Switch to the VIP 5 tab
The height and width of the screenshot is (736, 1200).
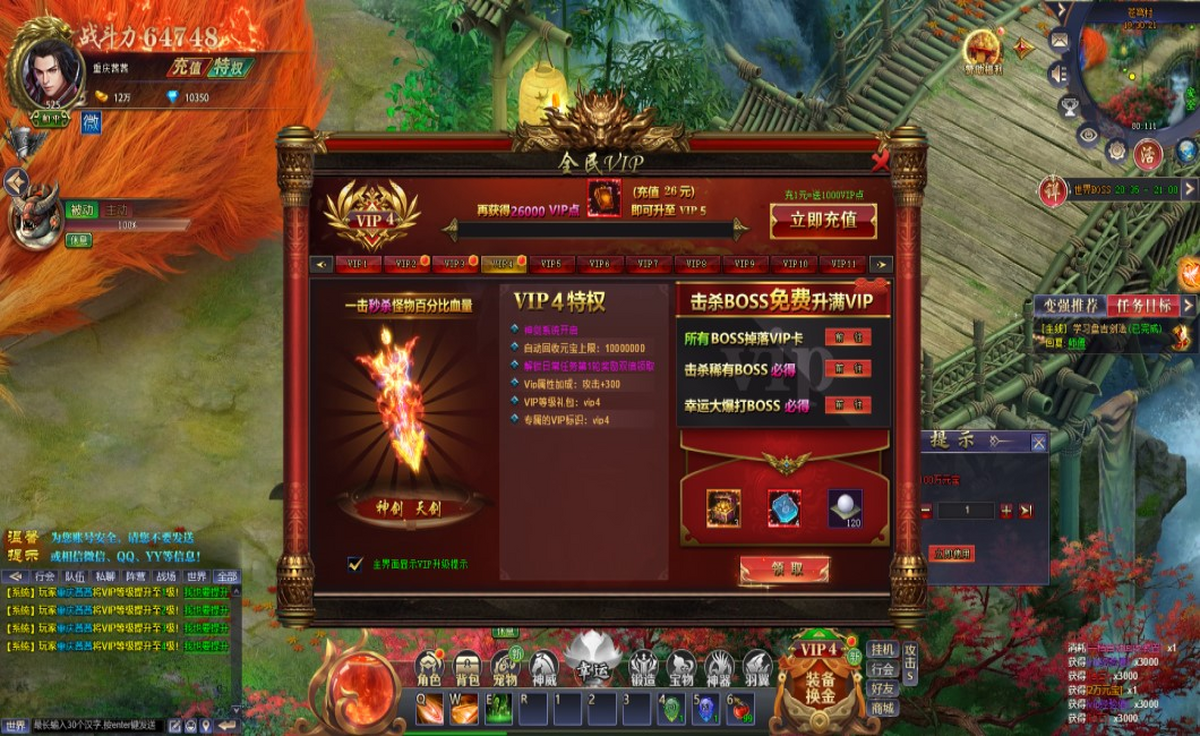coord(551,265)
